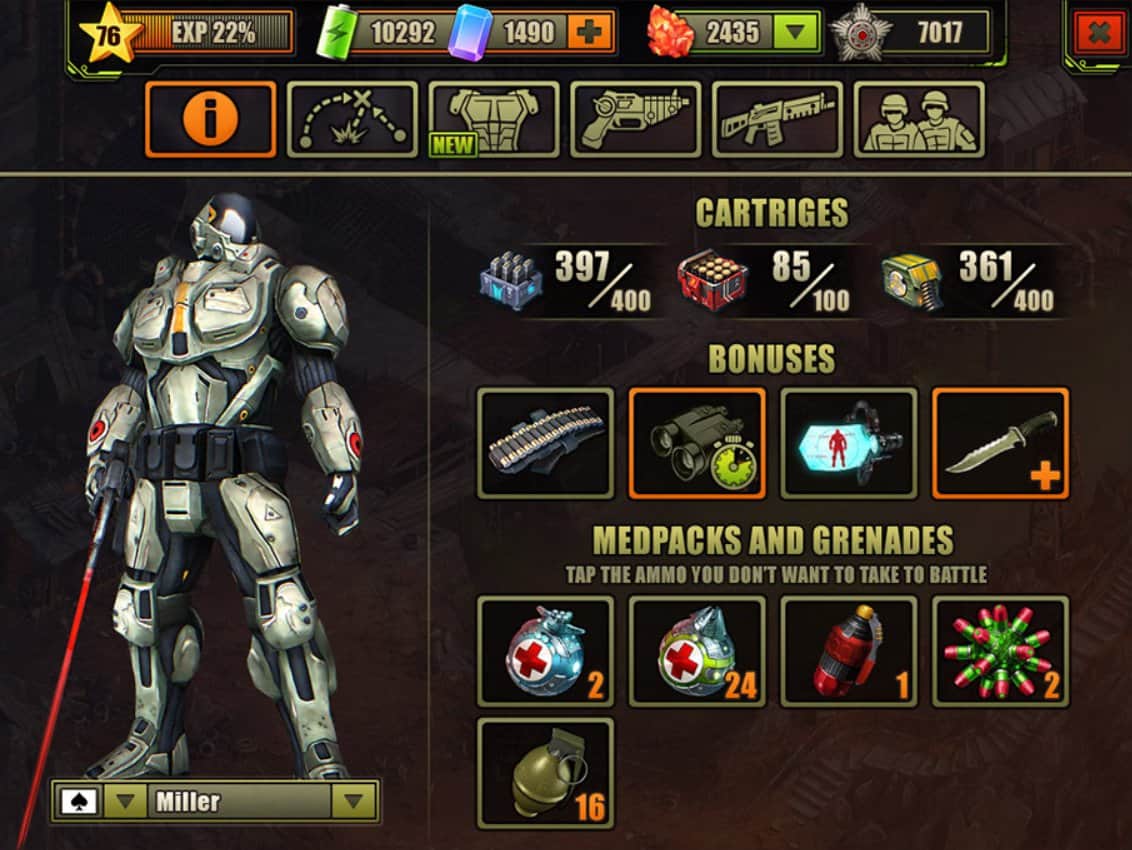The height and width of the screenshot is (850, 1132).
Task: Expand the red ore resource dropdown
Action: (796, 33)
